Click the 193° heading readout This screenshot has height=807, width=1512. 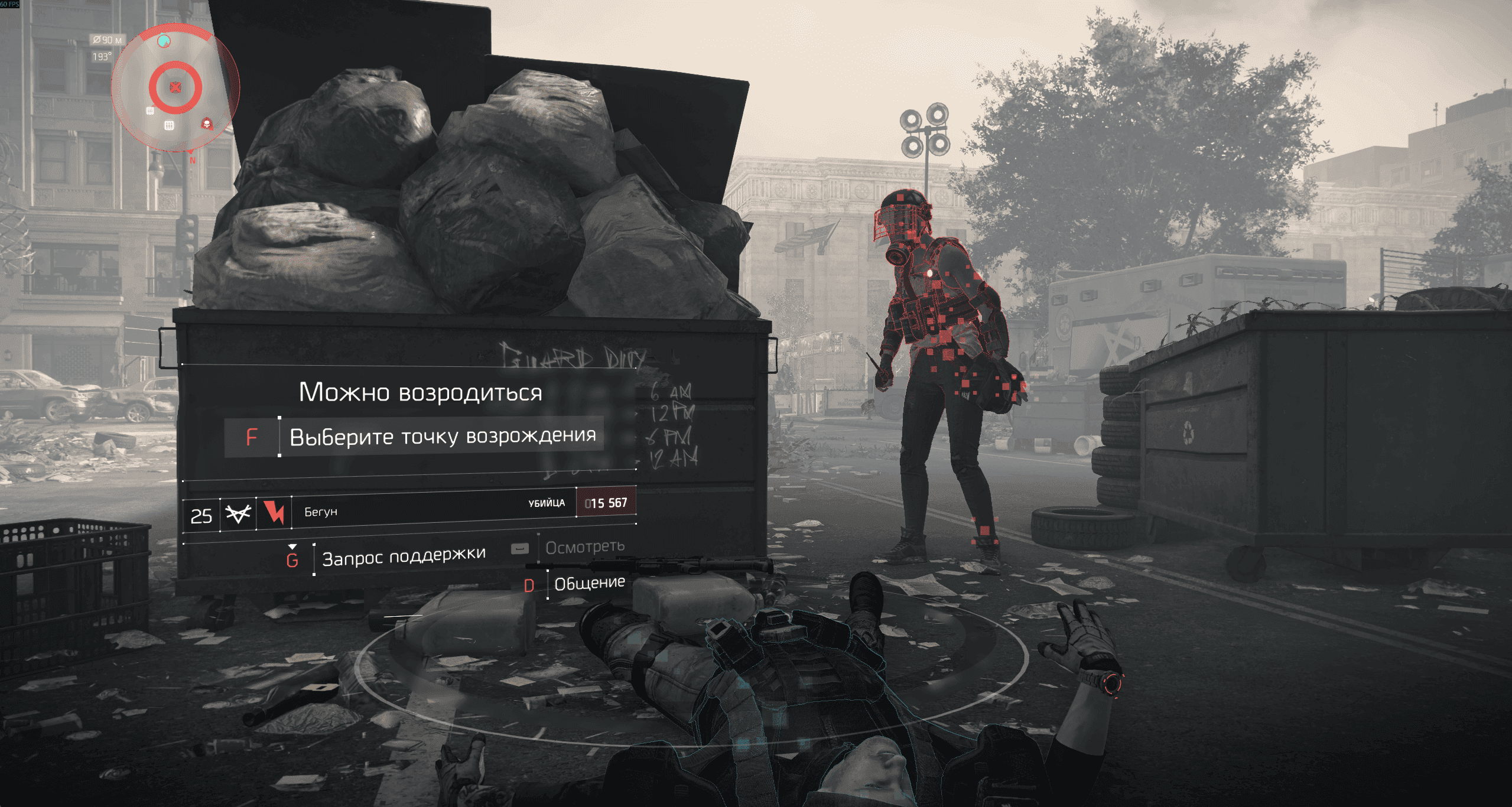(x=103, y=56)
